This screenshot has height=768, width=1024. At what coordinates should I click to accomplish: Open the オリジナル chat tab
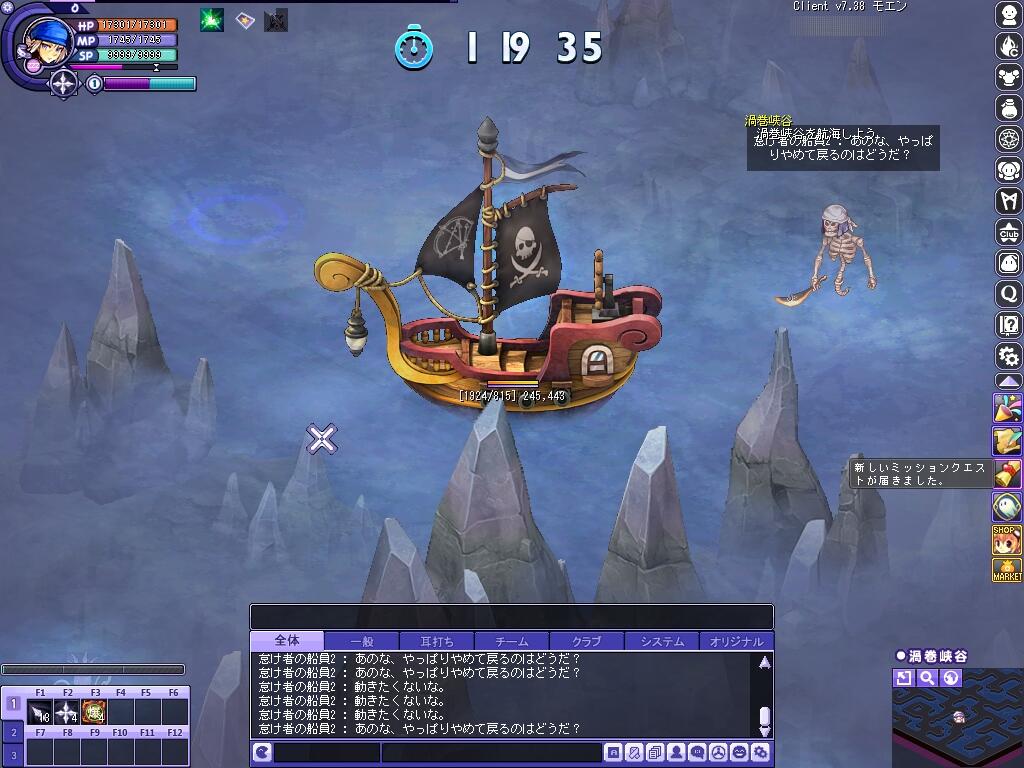[736, 641]
